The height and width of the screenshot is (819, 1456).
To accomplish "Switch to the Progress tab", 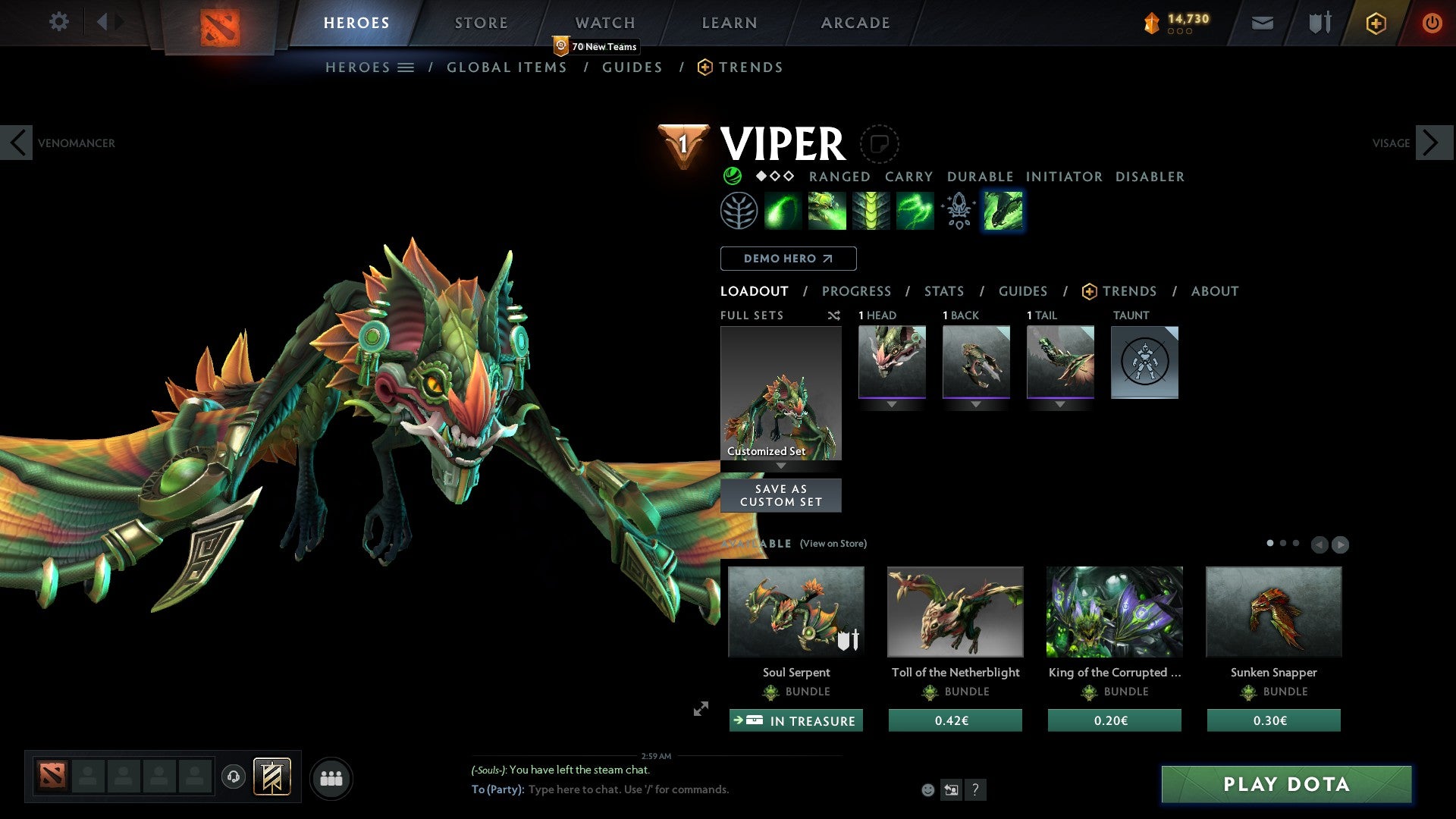I will tap(856, 291).
